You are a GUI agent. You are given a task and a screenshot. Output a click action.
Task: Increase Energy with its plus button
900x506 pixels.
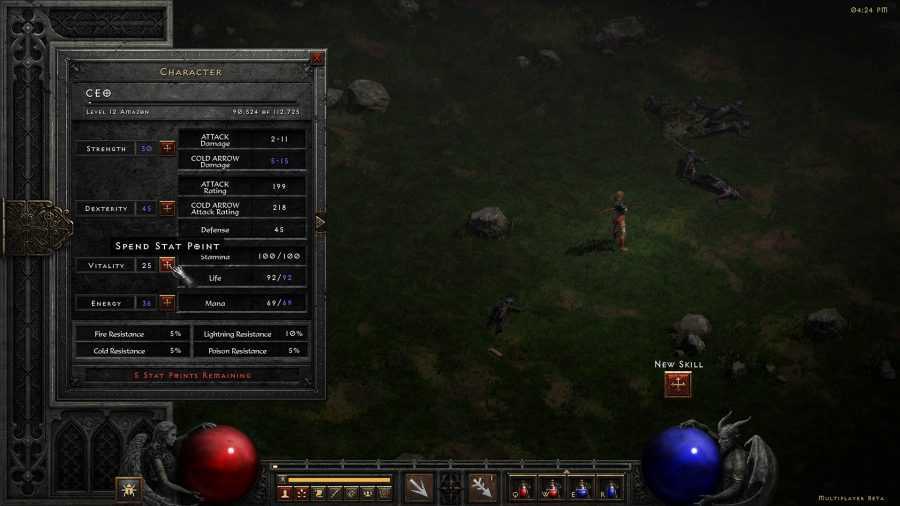[167, 302]
